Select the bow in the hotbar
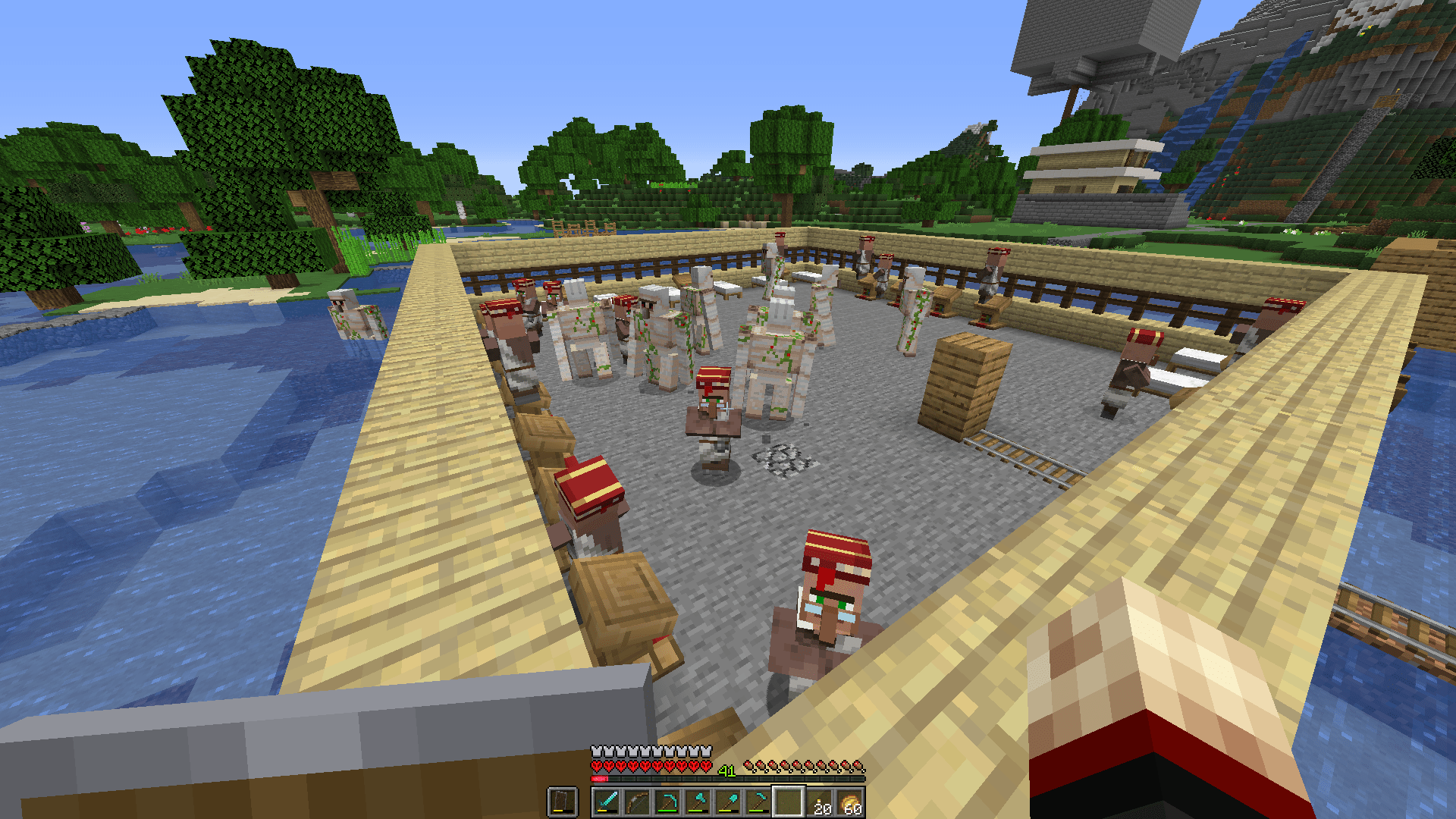 click(x=635, y=802)
